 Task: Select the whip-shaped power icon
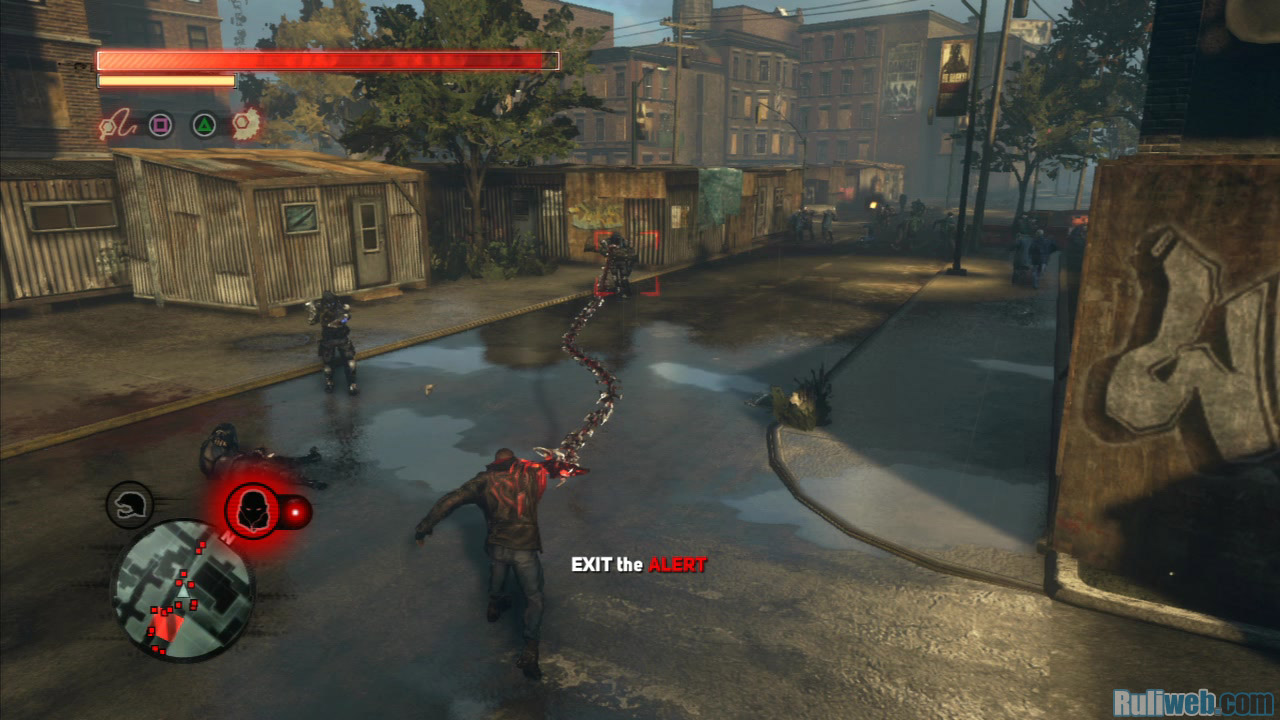tap(114, 125)
